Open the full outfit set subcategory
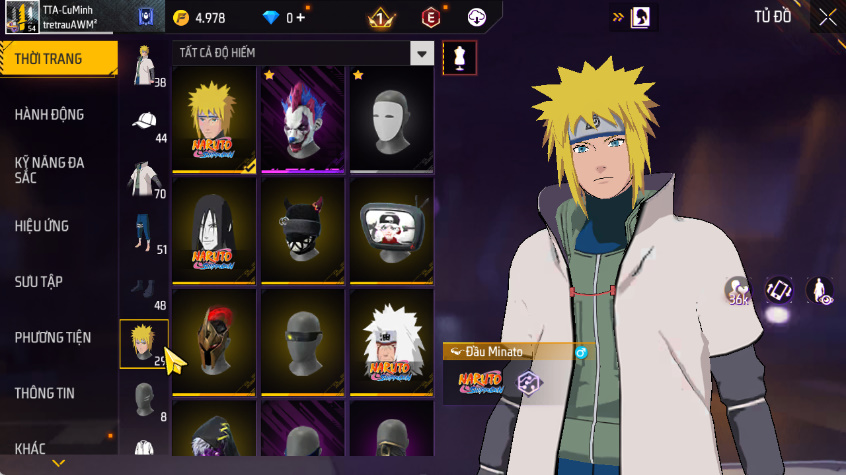This screenshot has height=475, width=846. click(x=144, y=66)
